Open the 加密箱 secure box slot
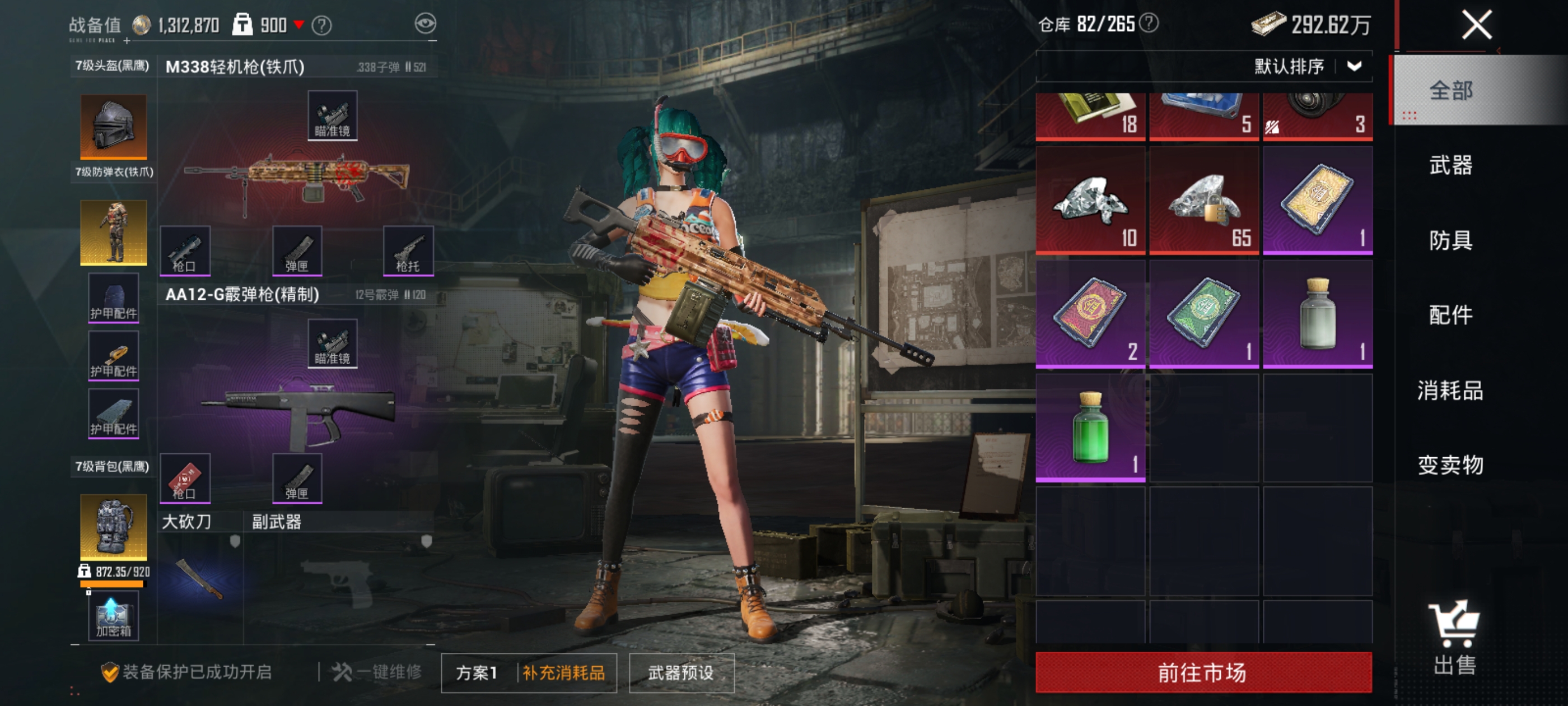Viewport: 1568px width, 706px height. 113,617
